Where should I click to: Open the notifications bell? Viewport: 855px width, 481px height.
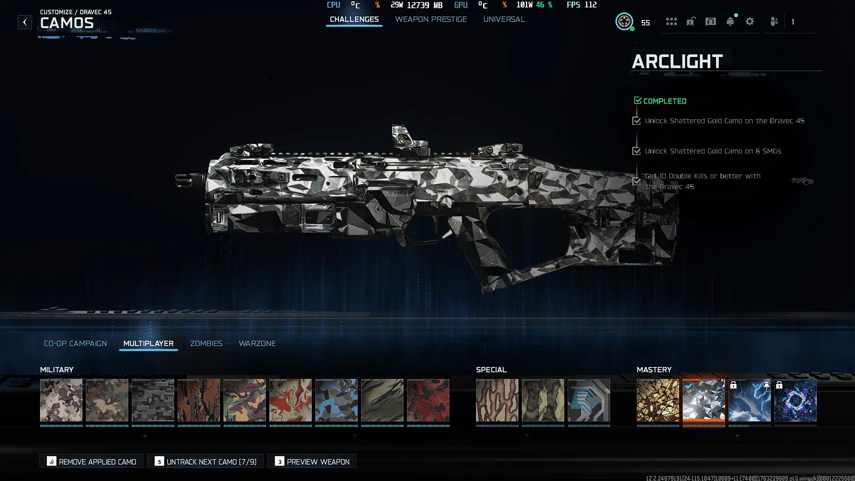730,21
